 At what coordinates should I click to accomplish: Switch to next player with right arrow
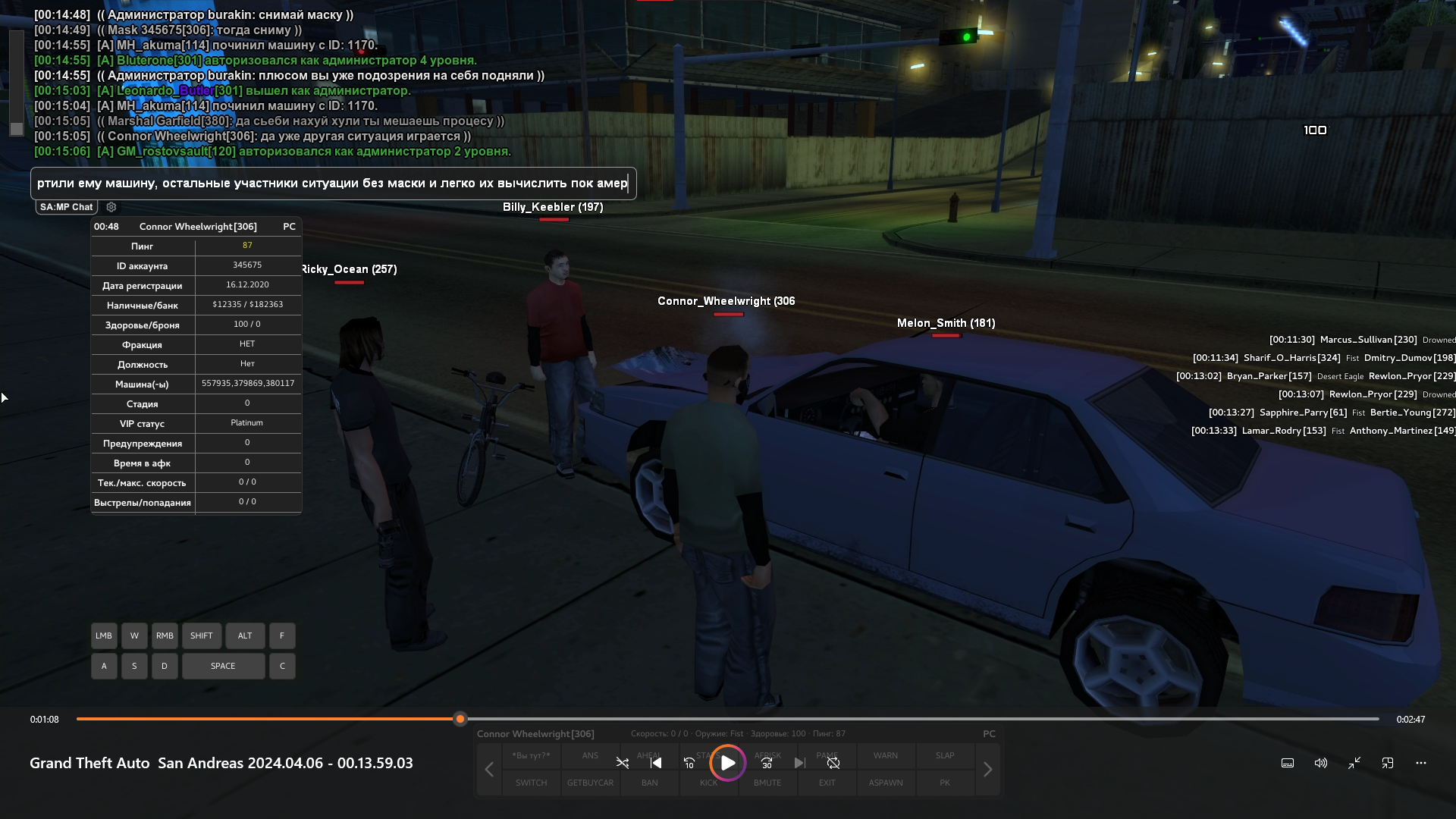tap(987, 770)
